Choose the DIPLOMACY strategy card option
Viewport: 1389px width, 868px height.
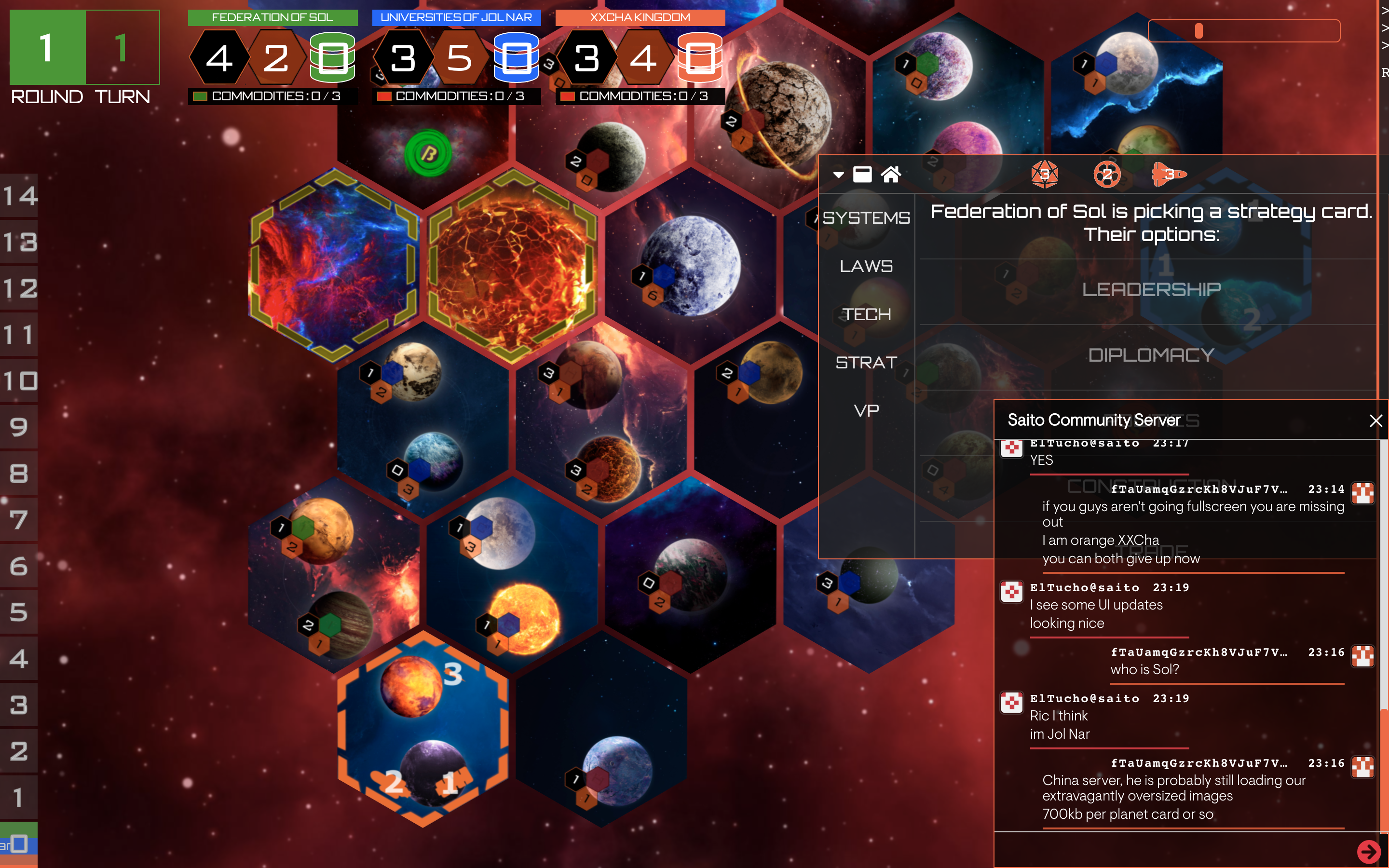pos(1151,355)
